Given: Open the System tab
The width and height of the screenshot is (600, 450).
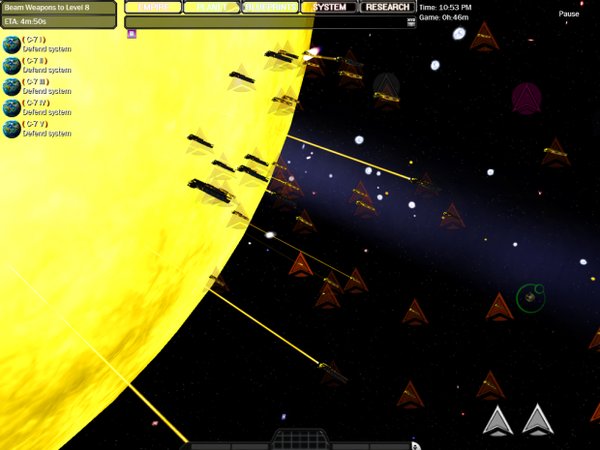Looking at the screenshot, I should (x=329, y=7).
